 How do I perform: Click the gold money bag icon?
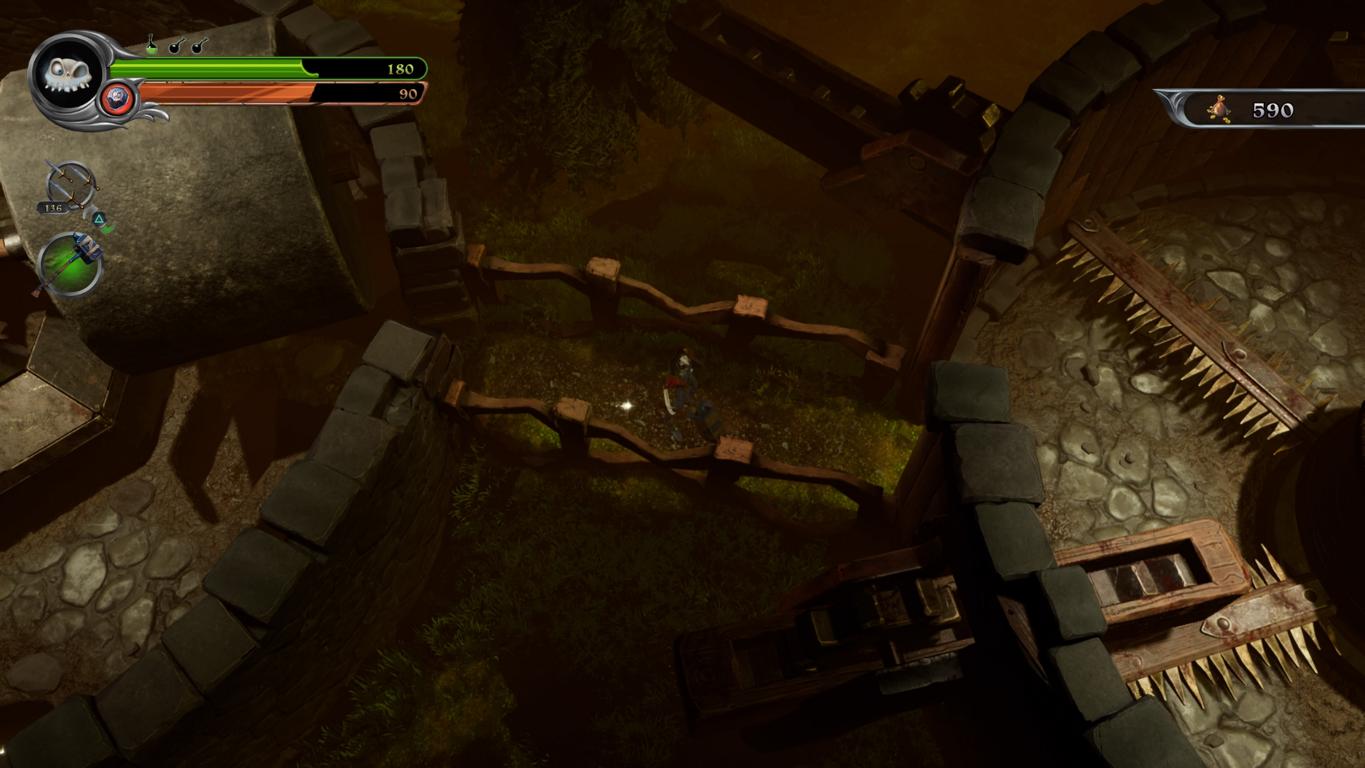coord(1218,108)
